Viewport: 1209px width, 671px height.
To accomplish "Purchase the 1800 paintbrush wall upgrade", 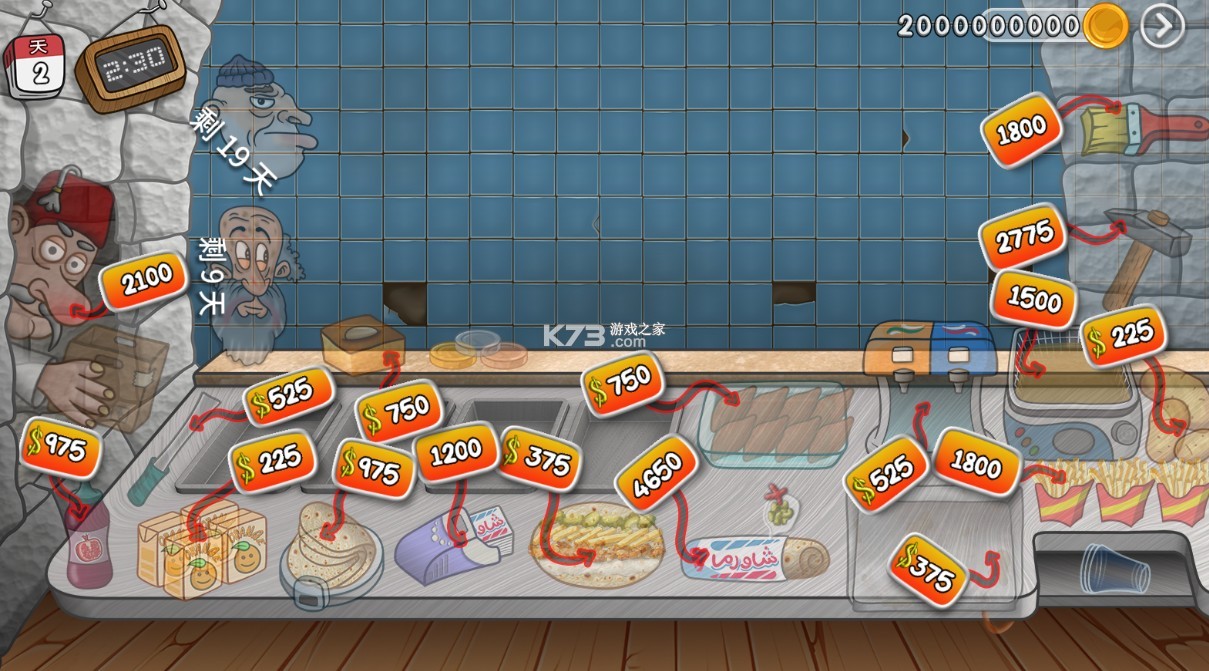I will (x=1021, y=129).
